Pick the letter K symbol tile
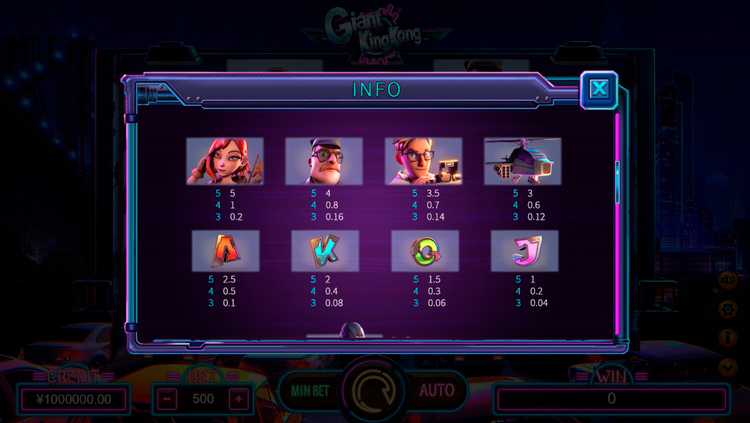The height and width of the screenshot is (423, 750). tap(324, 251)
